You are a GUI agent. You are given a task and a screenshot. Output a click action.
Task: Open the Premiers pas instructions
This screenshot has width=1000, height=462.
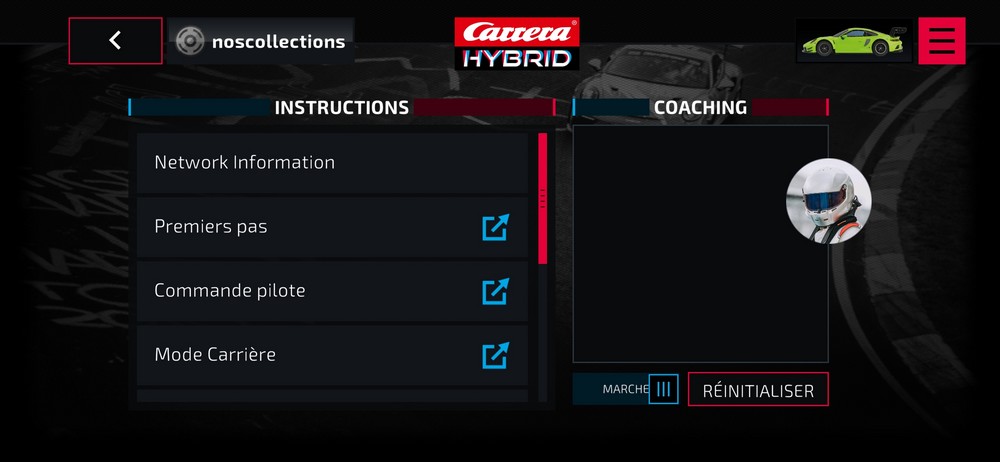point(332,227)
